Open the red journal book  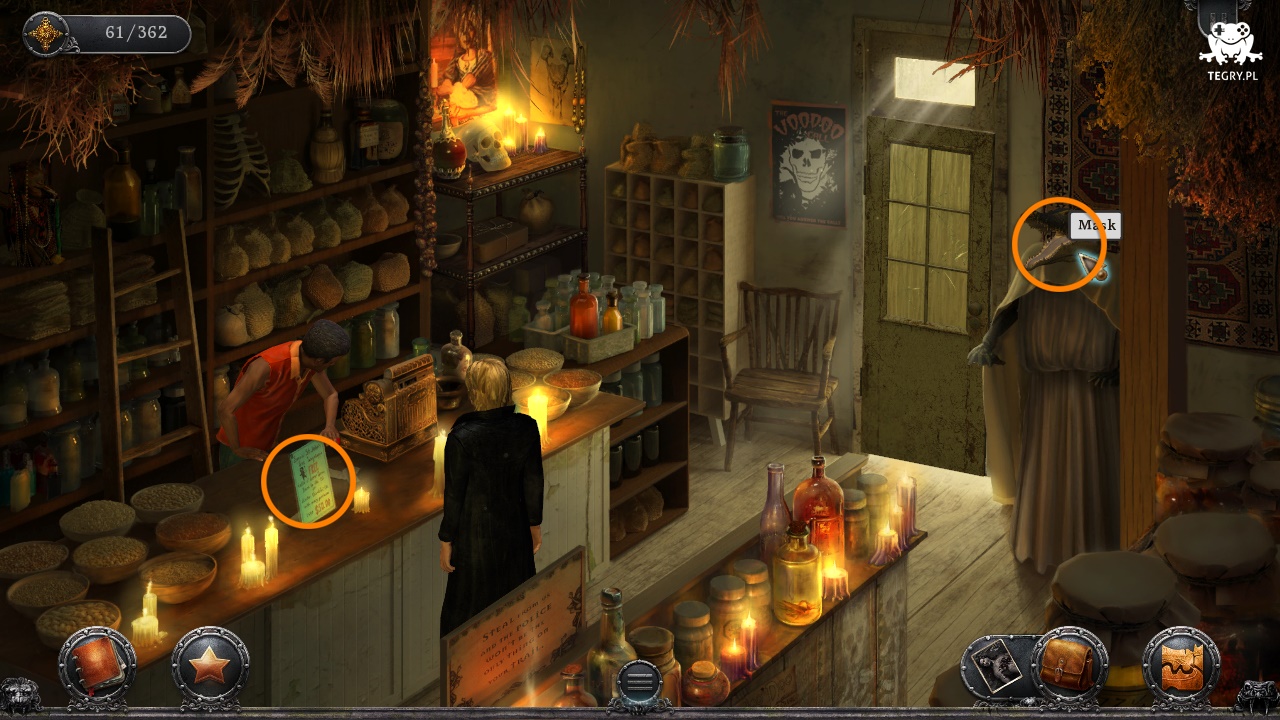pyautogui.click(x=97, y=663)
